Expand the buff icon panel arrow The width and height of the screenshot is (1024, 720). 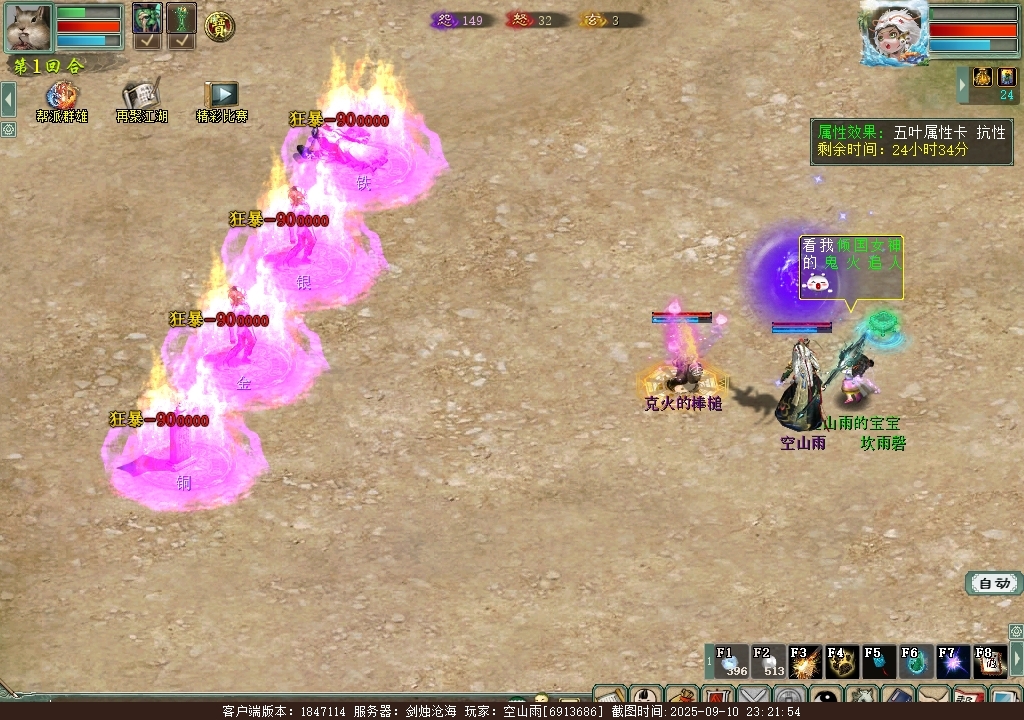(x=963, y=85)
